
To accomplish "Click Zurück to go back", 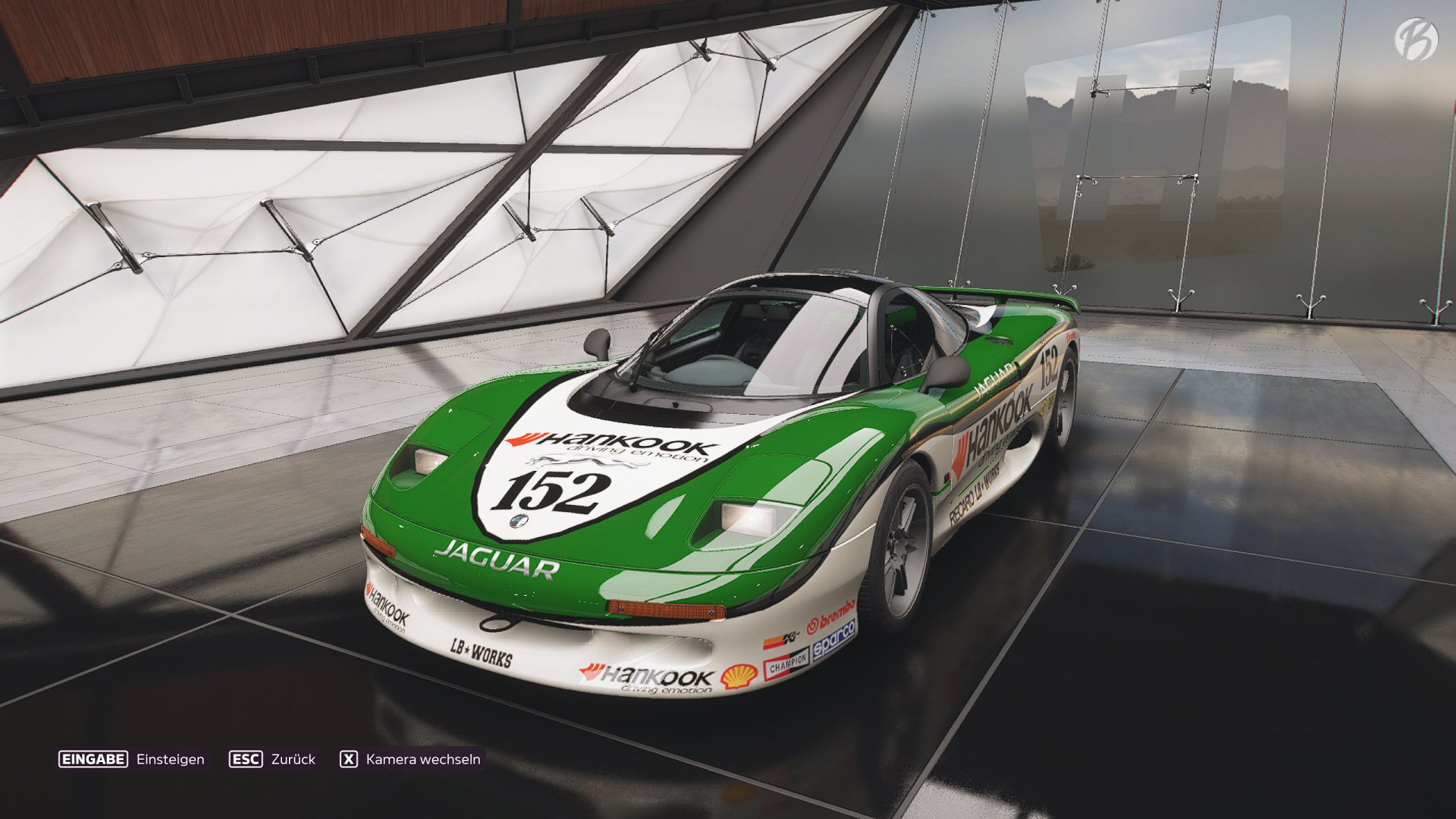I will [293, 758].
